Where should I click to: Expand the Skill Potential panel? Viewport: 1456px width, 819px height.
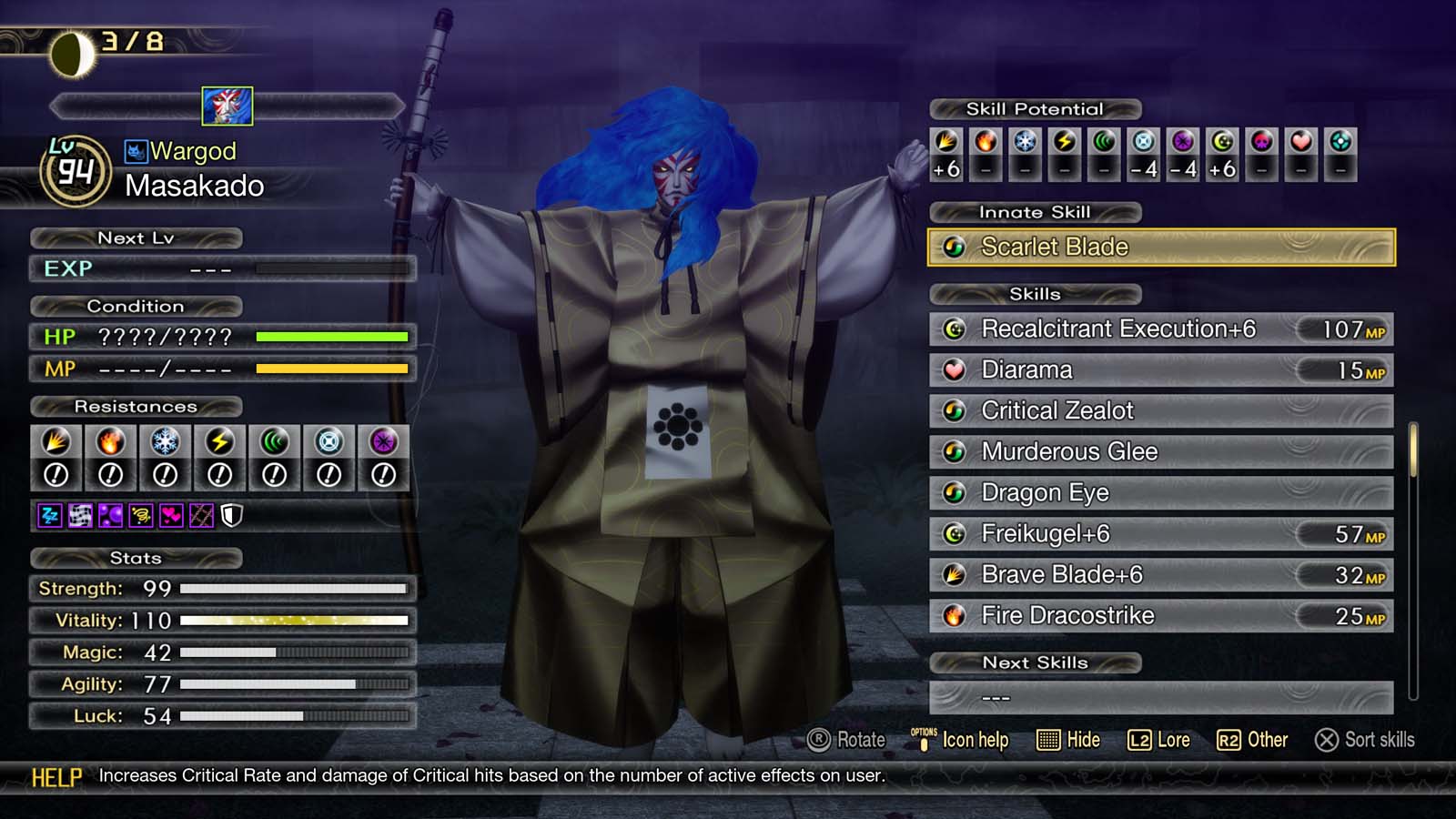1034,108
